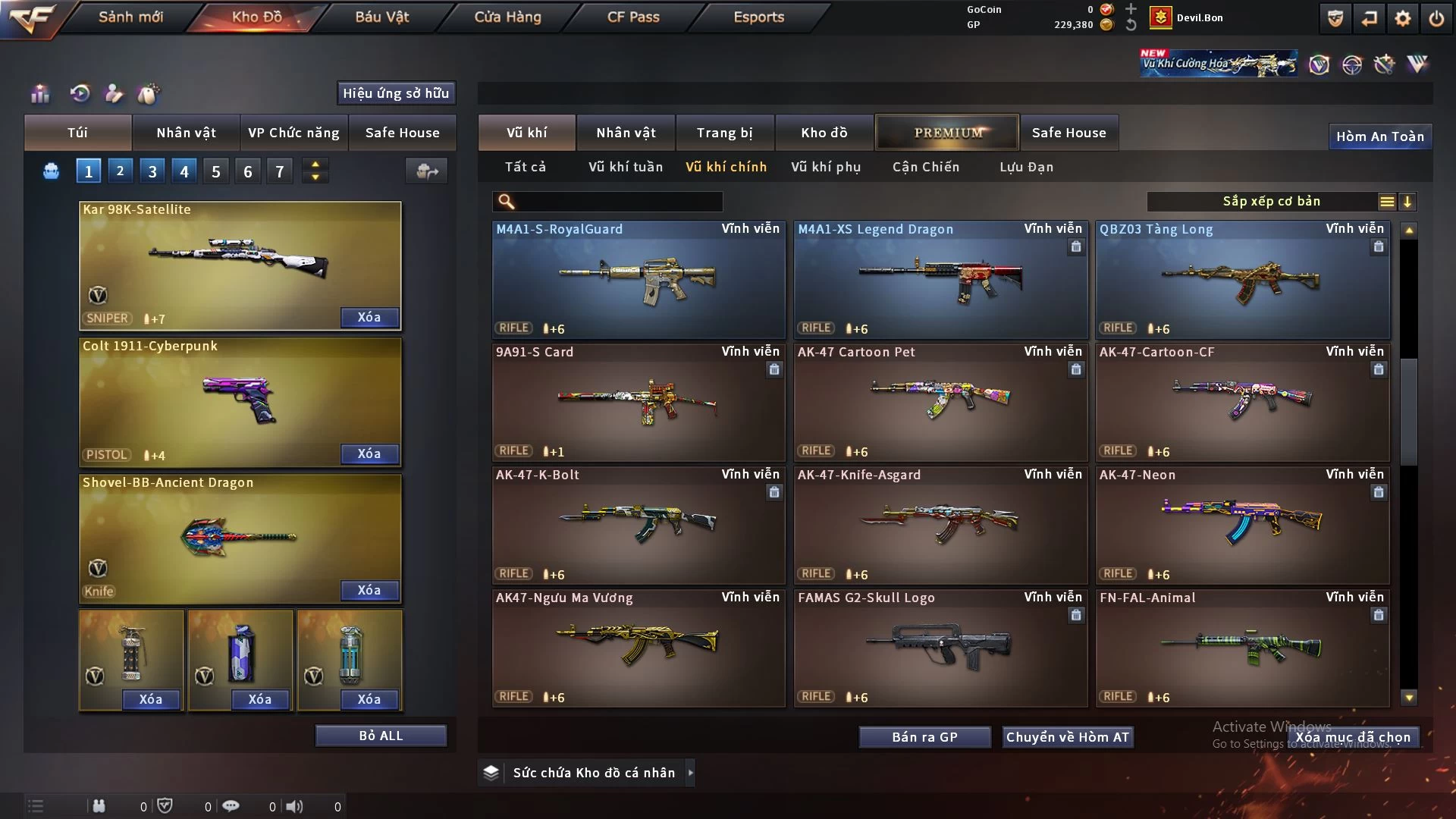Open the Hòm An Toàn safe box

(x=1379, y=136)
